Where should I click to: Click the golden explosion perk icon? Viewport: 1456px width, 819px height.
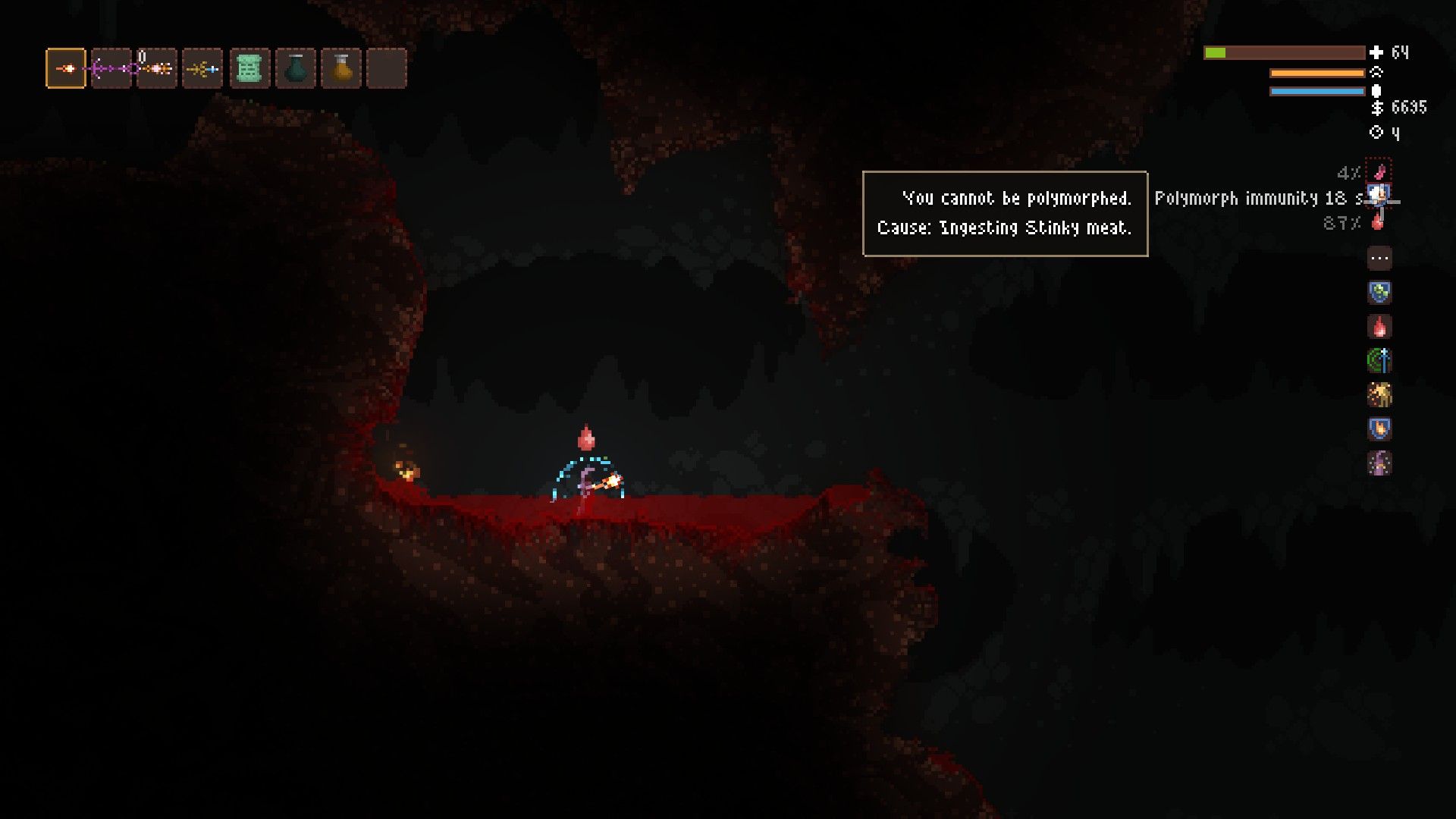(1380, 395)
